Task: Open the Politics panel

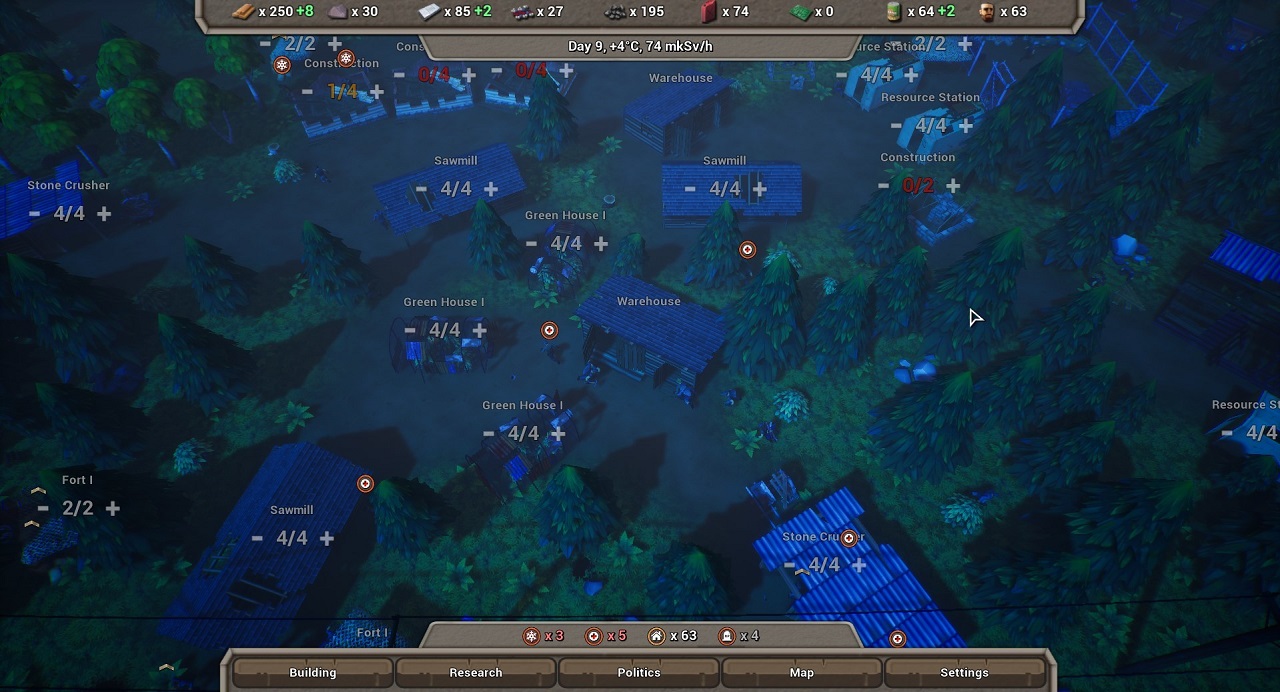Action: (x=639, y=672)
